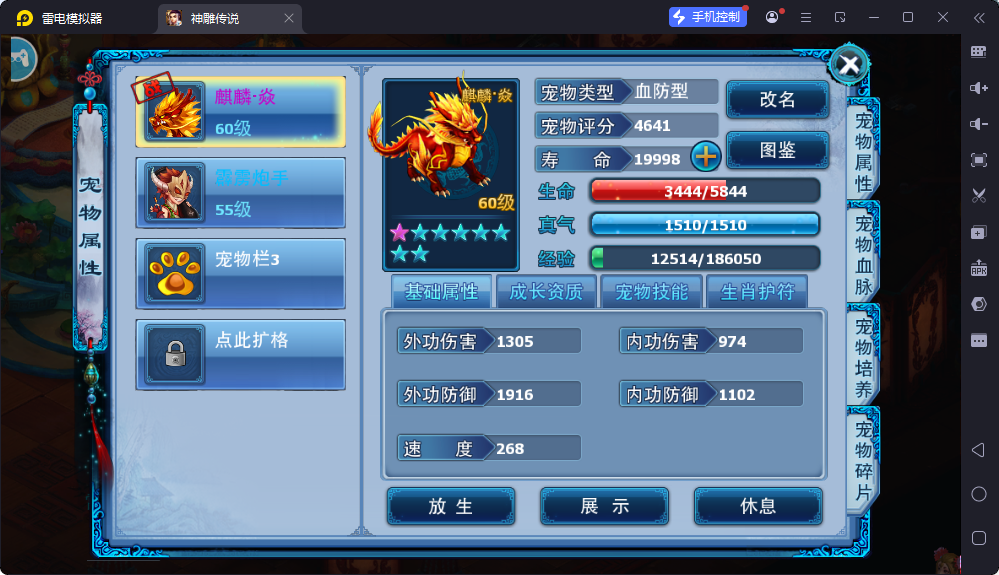999x575 pixels.
Task: Open the 宠物碎片 side tab
Action: click(x=863, y=461)
